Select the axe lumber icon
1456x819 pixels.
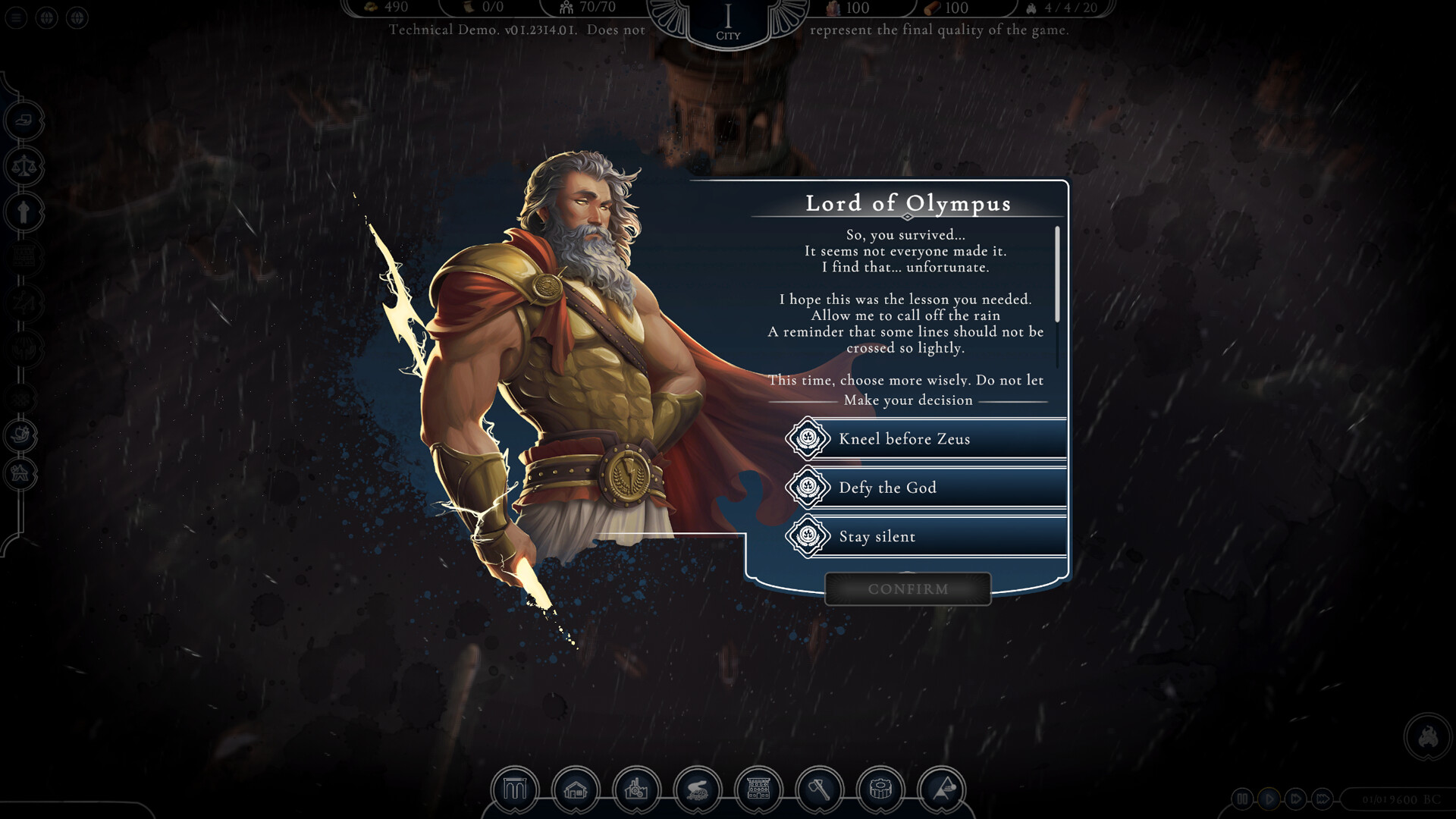pyautogui.click(x=819, y=790)
